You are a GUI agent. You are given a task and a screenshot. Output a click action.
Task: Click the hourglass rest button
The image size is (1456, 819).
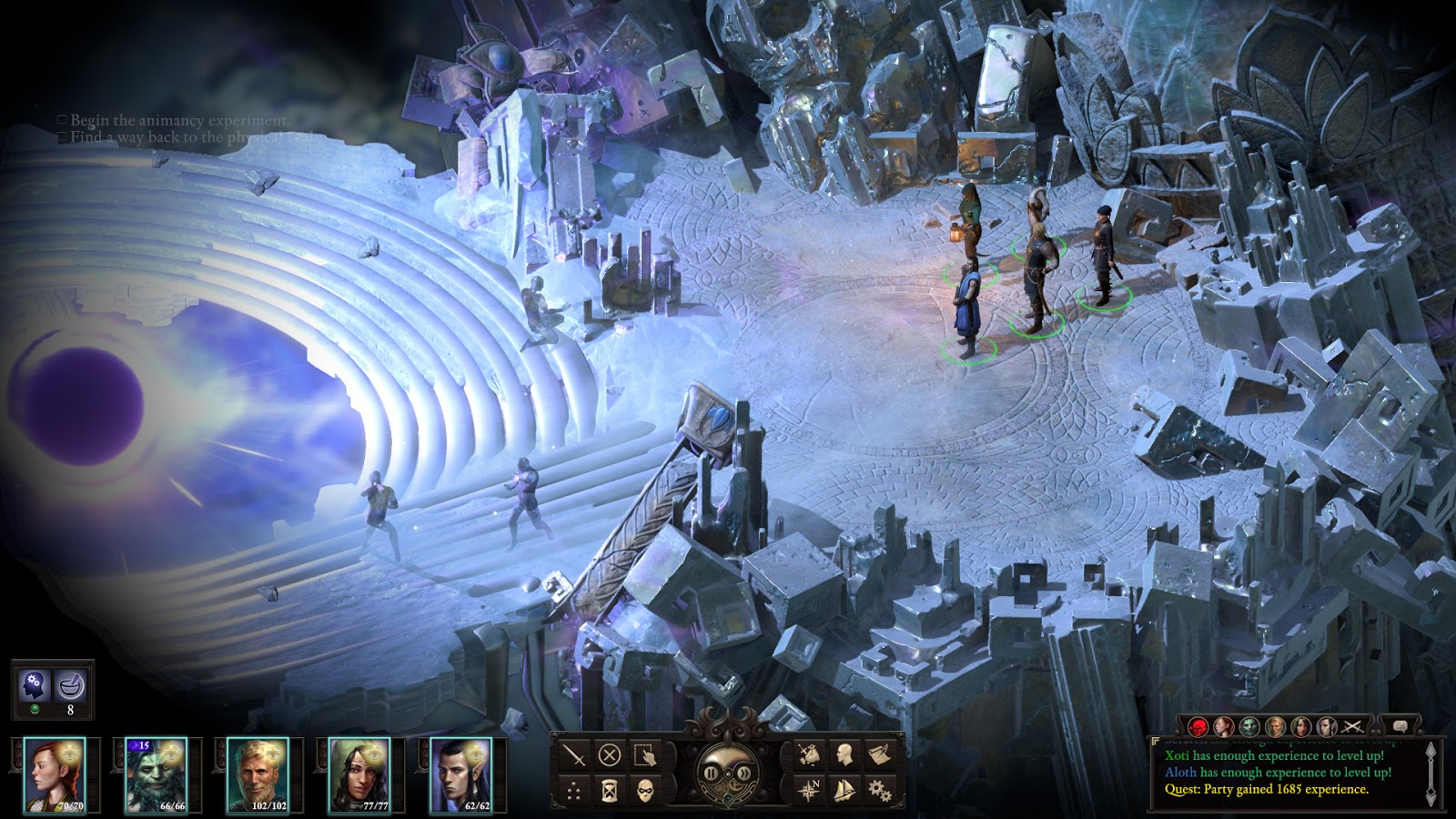click(x=609, y=790)
